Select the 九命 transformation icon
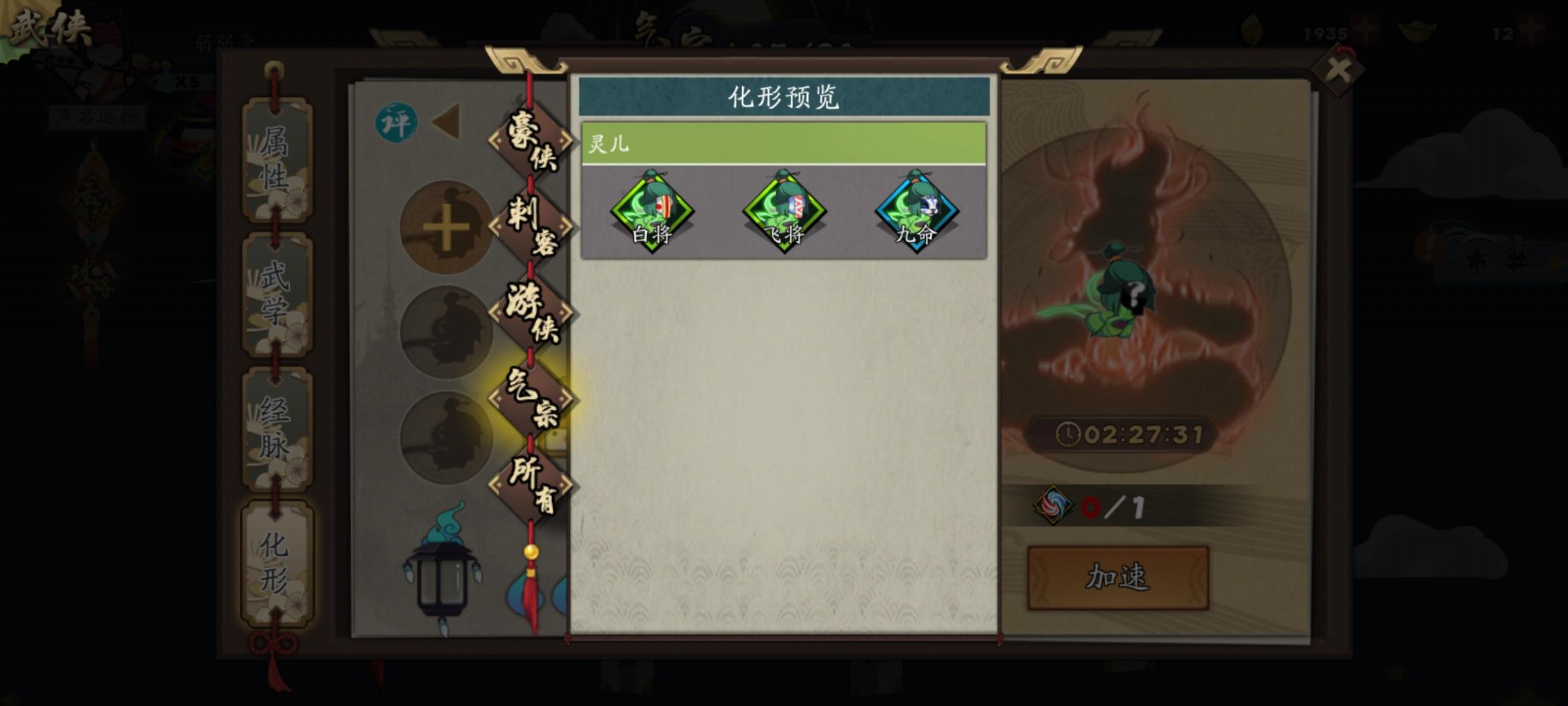 click(x=915, y=211)
